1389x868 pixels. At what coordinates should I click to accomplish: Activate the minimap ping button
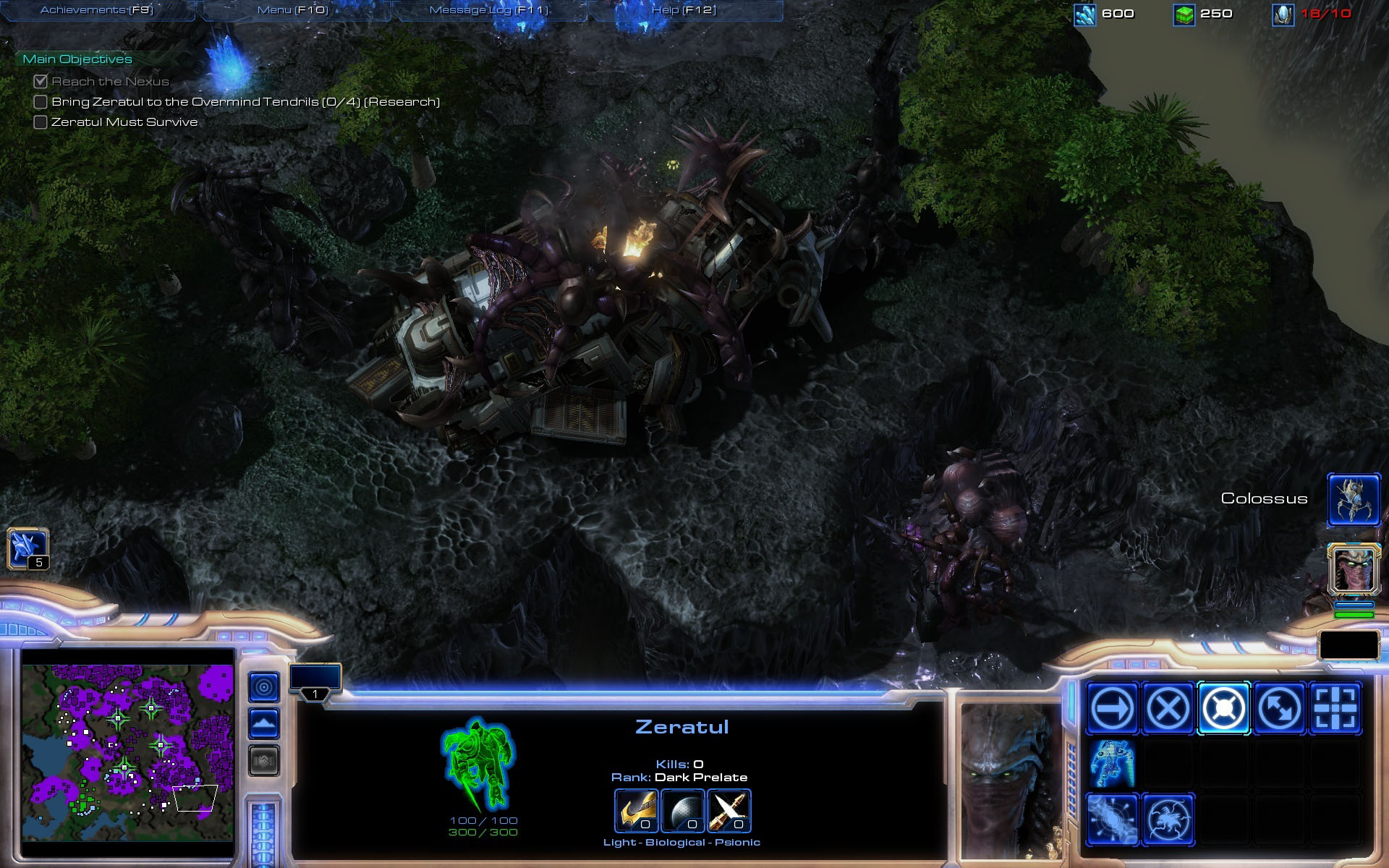coord(264,687)
